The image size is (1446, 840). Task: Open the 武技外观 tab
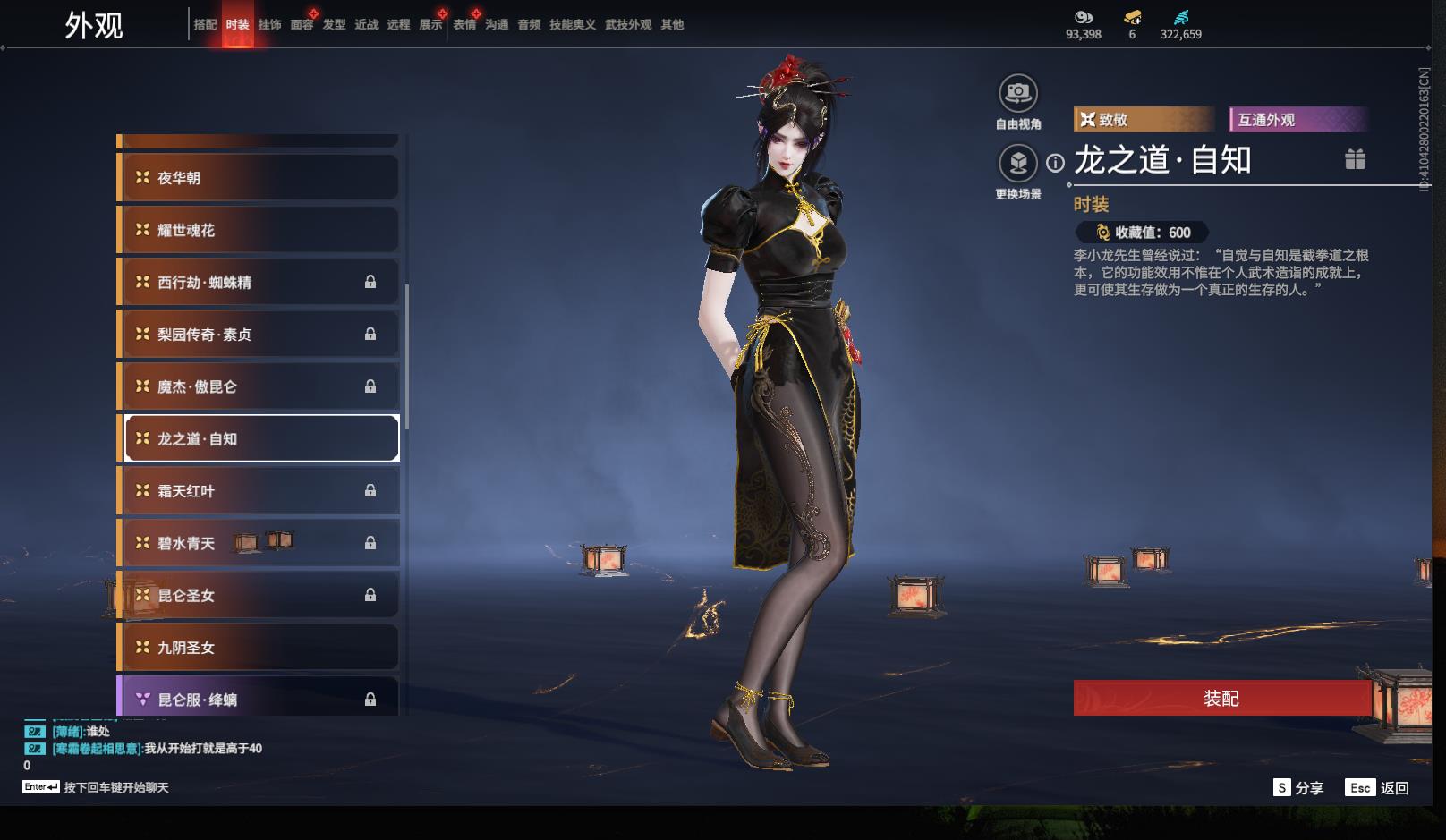(x=627, y=25)
